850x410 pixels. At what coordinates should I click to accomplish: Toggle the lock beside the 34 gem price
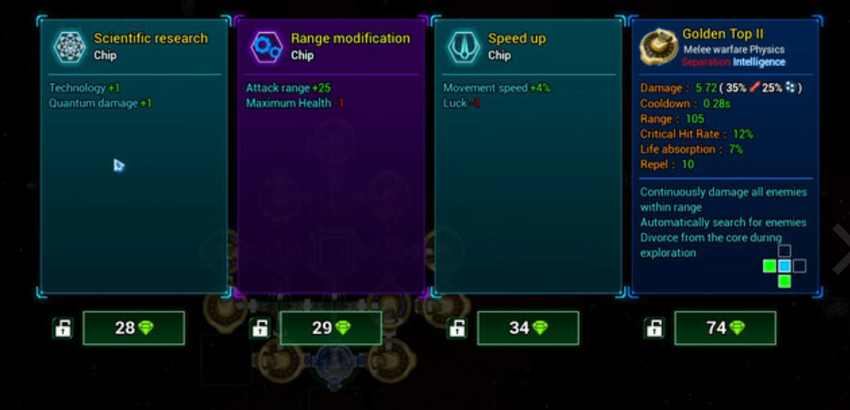click(457, 328)
